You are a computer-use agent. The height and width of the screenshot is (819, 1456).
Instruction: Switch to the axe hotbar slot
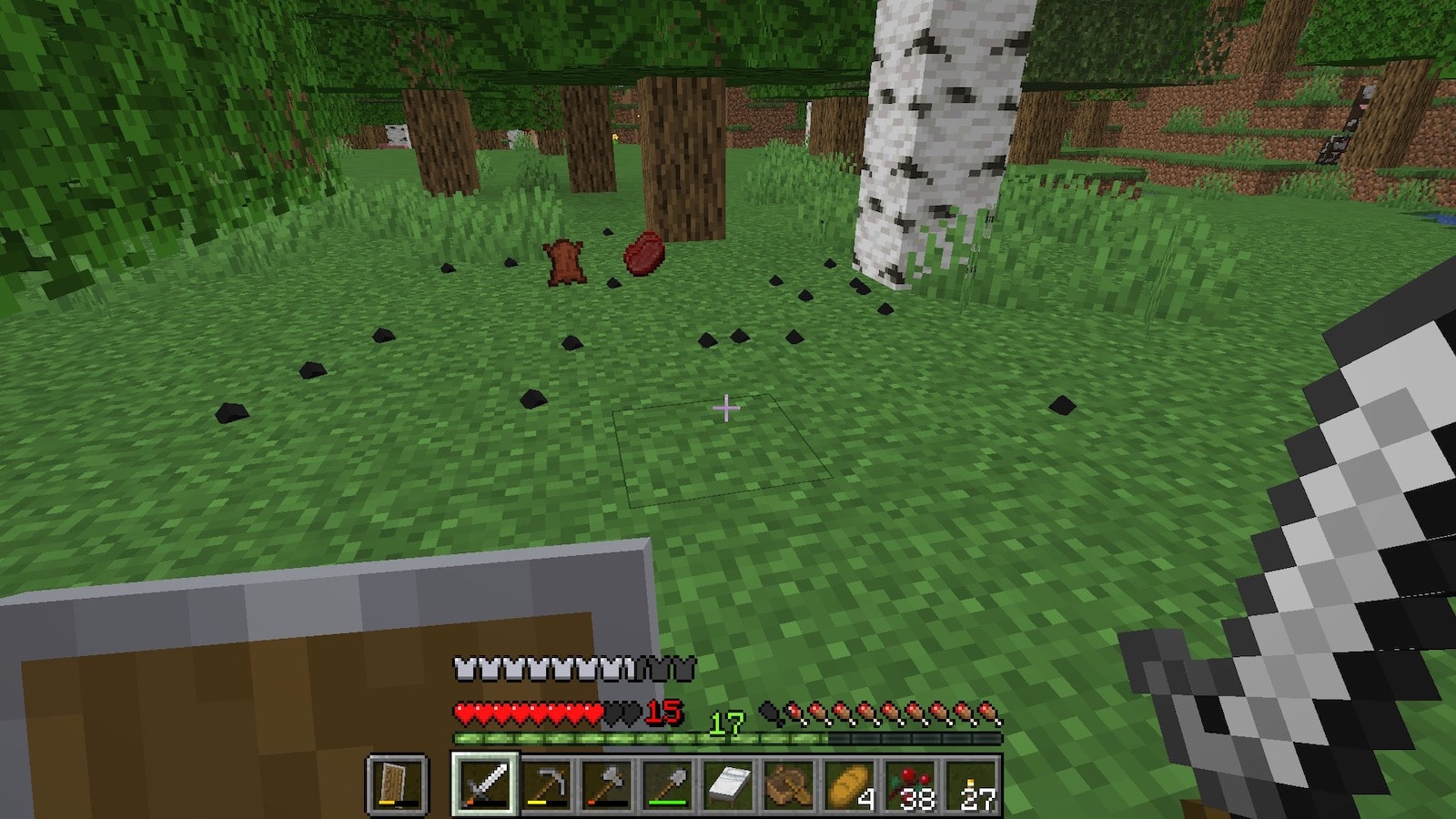click(x=607, y=784)
